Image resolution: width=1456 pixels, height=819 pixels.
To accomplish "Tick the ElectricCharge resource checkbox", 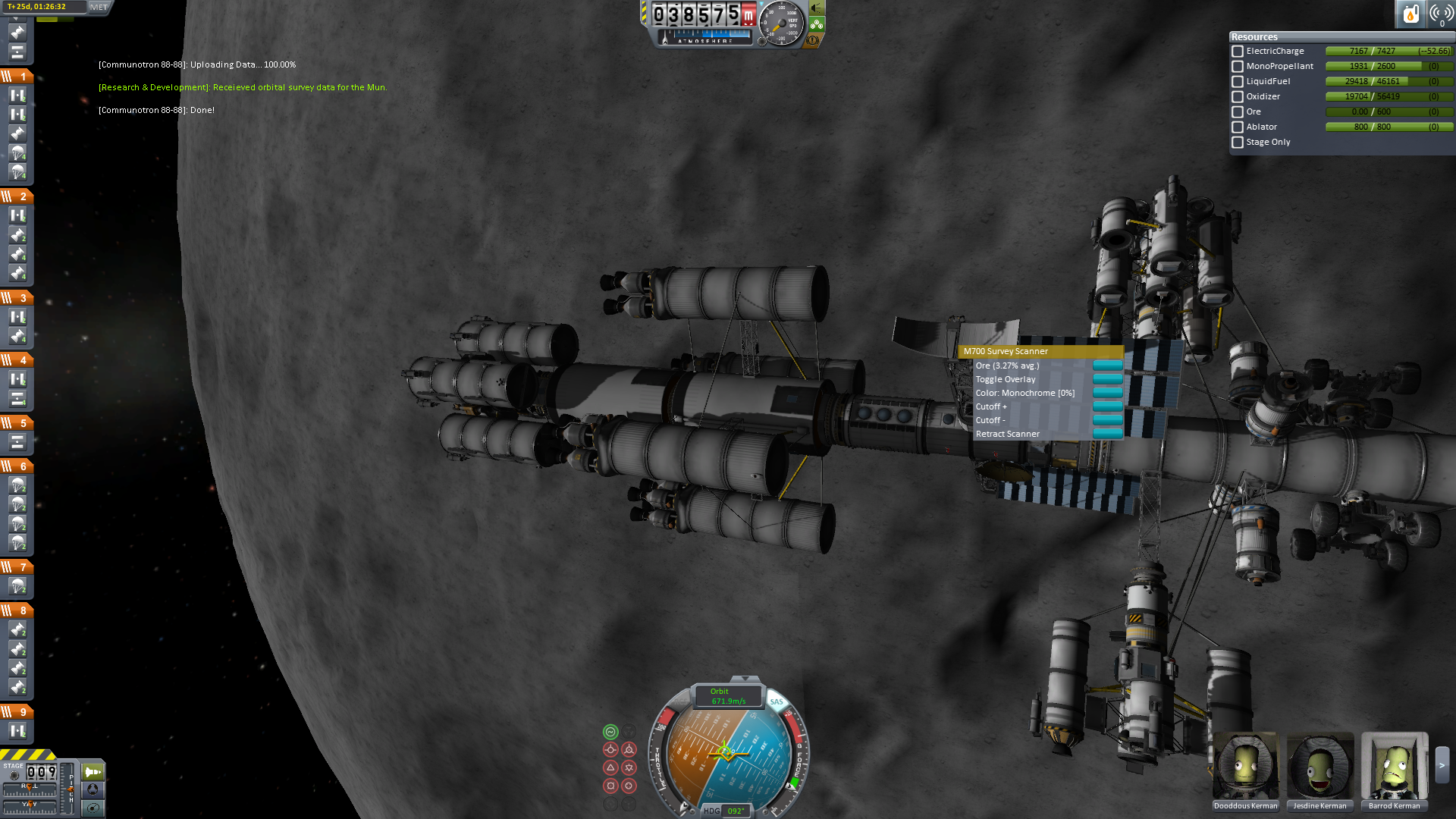I will 1238,52.
